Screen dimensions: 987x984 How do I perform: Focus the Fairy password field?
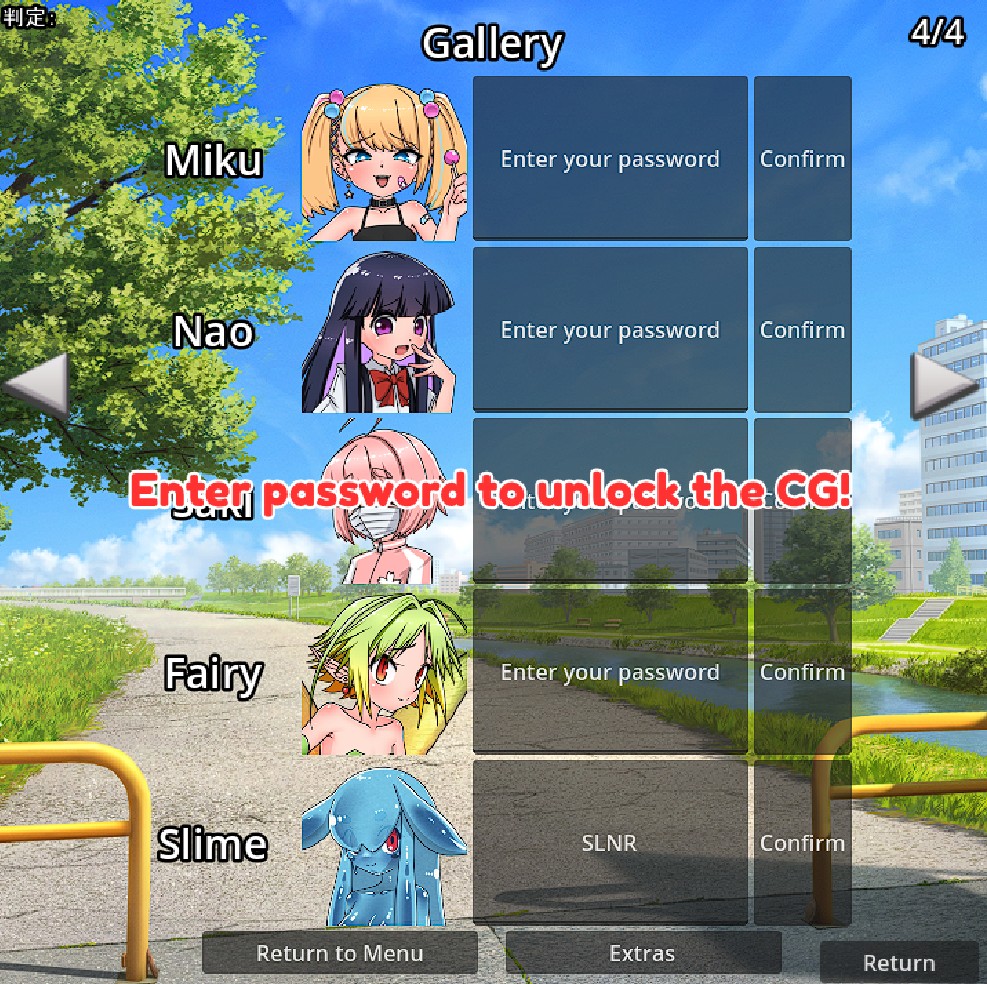click(610, 671)
